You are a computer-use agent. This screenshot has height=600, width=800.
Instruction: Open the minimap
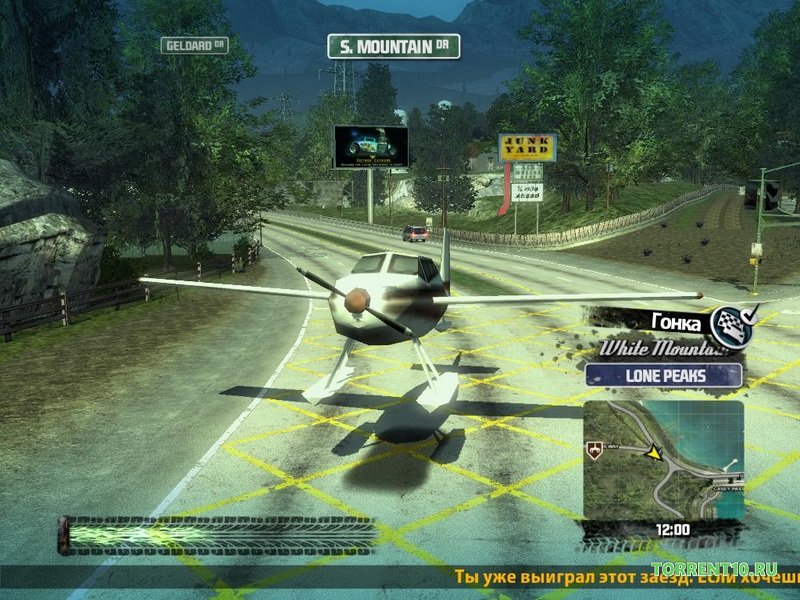(x=663, y=461)
